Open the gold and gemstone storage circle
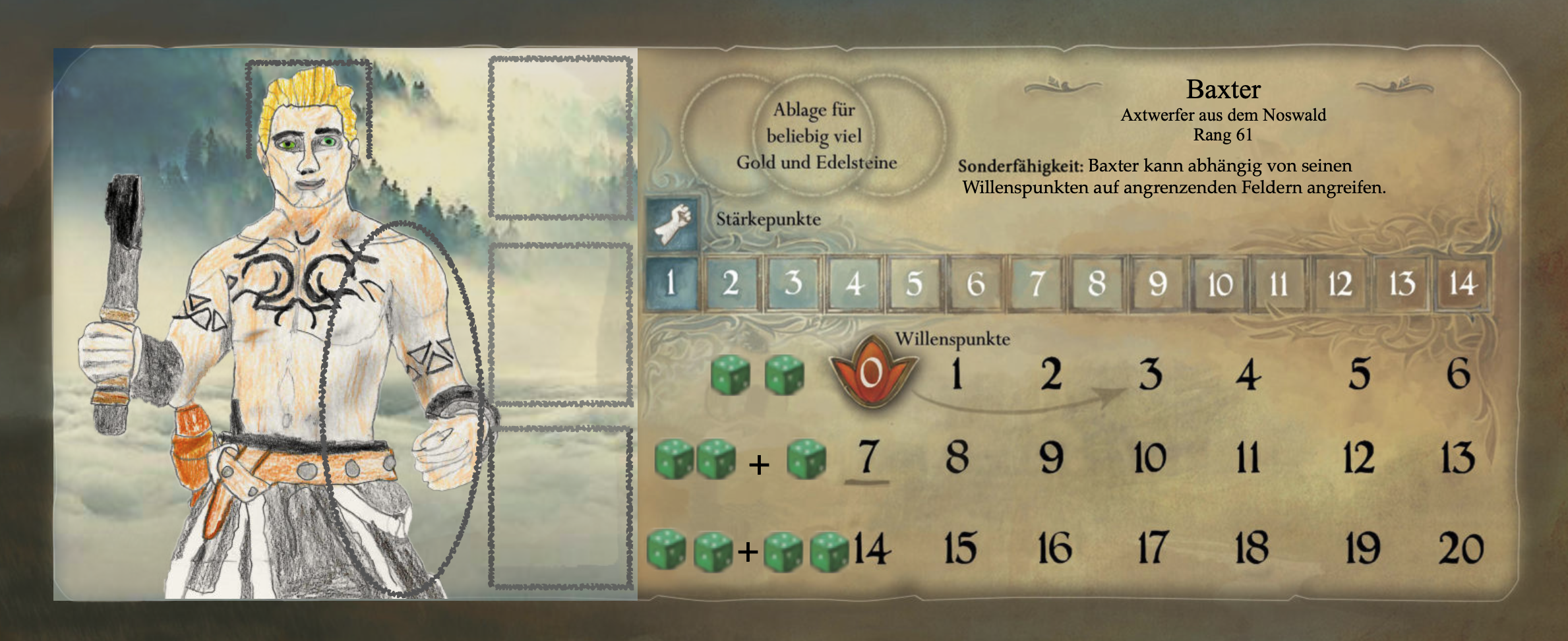This screenshot has width=1568, height=641. click(816, 136)
